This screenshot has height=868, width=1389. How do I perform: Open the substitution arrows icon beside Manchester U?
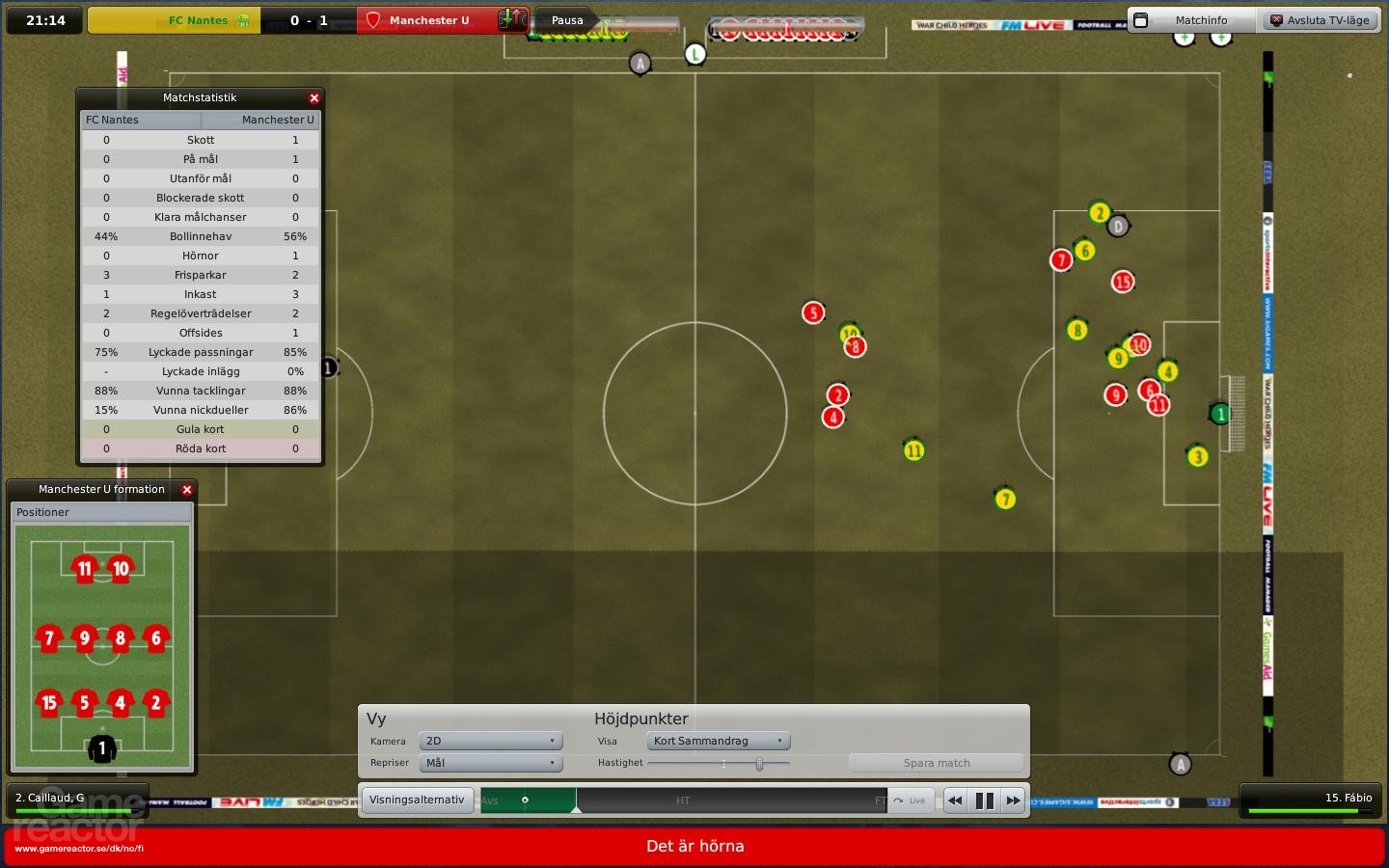point(513,19)
